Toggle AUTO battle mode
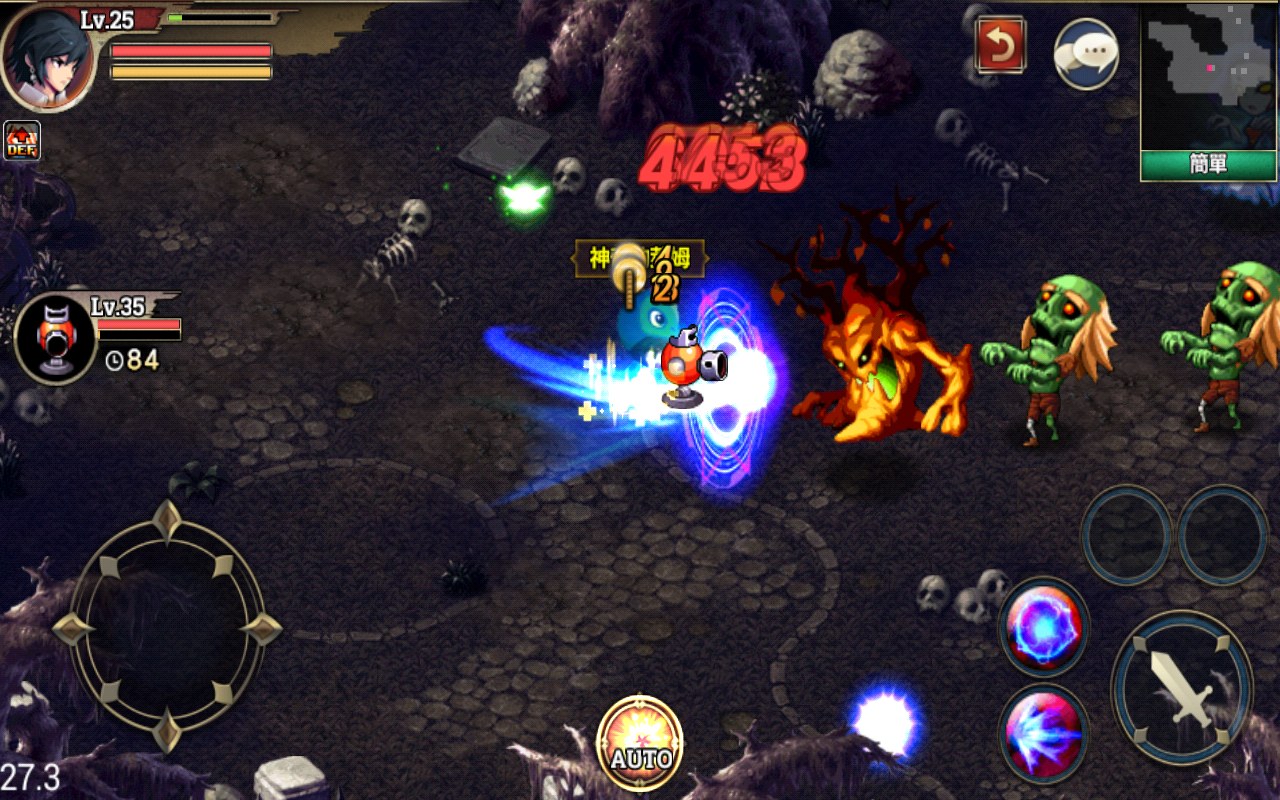The image size is (1280, 800). tap(639, 739)
